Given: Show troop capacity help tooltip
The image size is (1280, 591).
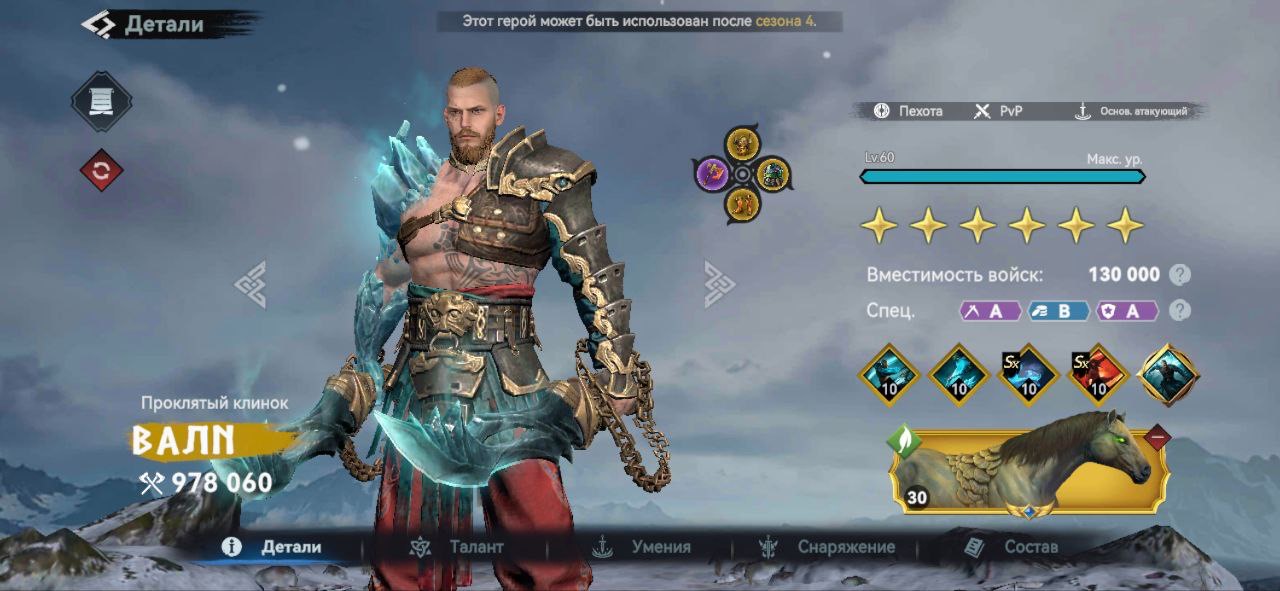Looking at the screenshot, I should coord(1180,275).
